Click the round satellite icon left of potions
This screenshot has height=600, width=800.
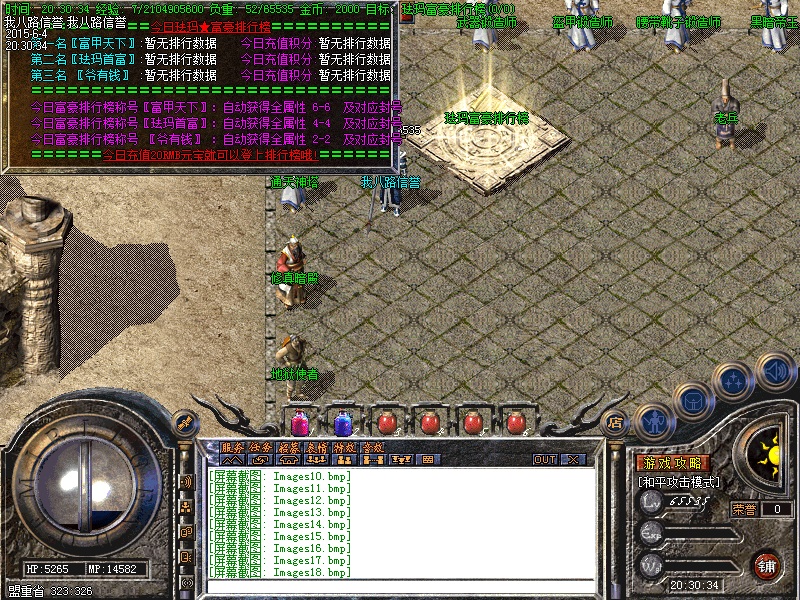[x=183, y=421]
